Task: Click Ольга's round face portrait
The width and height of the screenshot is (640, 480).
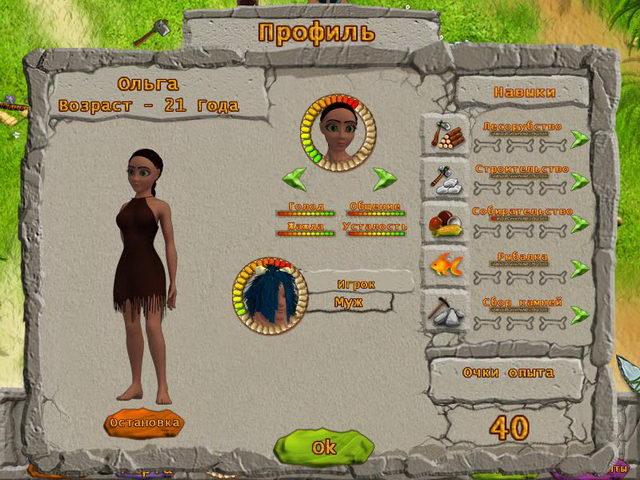Action: coord(340,130)
